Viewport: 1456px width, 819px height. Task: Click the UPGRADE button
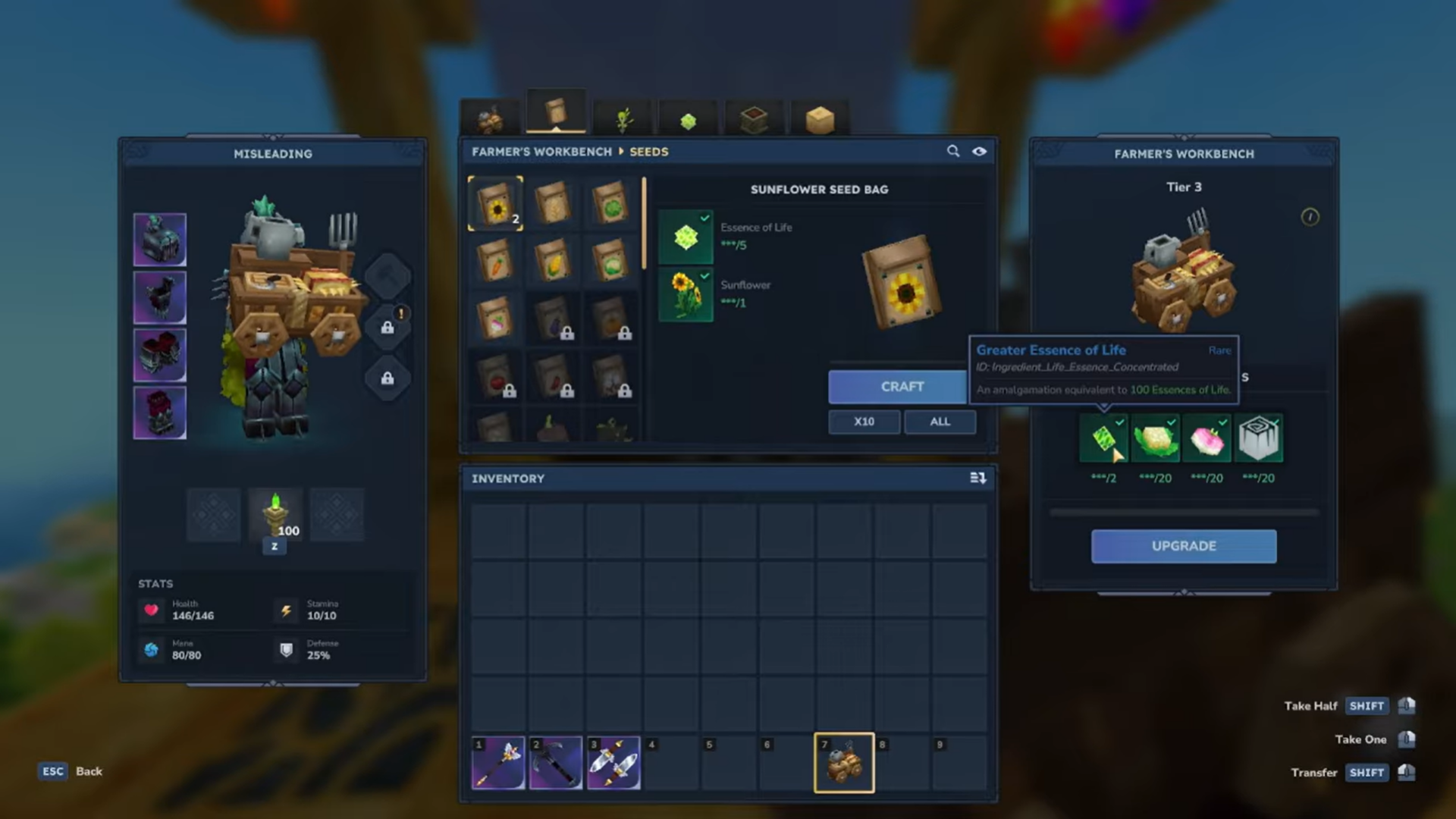coord(1183,546)
